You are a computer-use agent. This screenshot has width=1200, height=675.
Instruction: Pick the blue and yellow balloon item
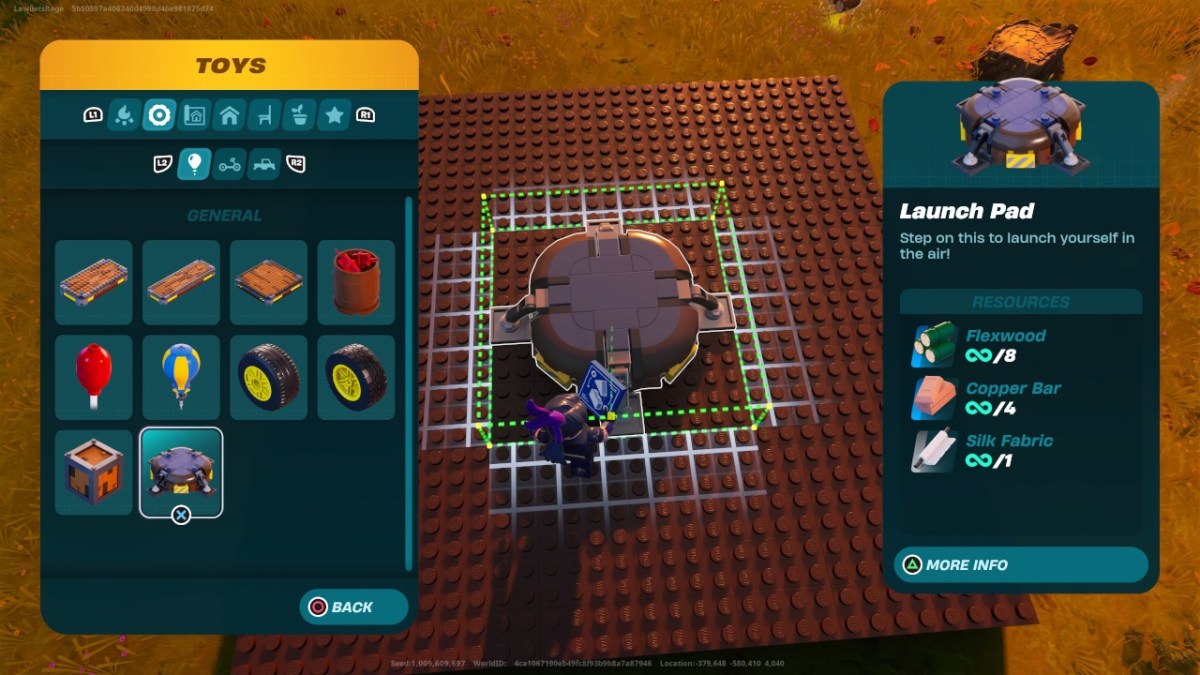(x=181, y=377)
